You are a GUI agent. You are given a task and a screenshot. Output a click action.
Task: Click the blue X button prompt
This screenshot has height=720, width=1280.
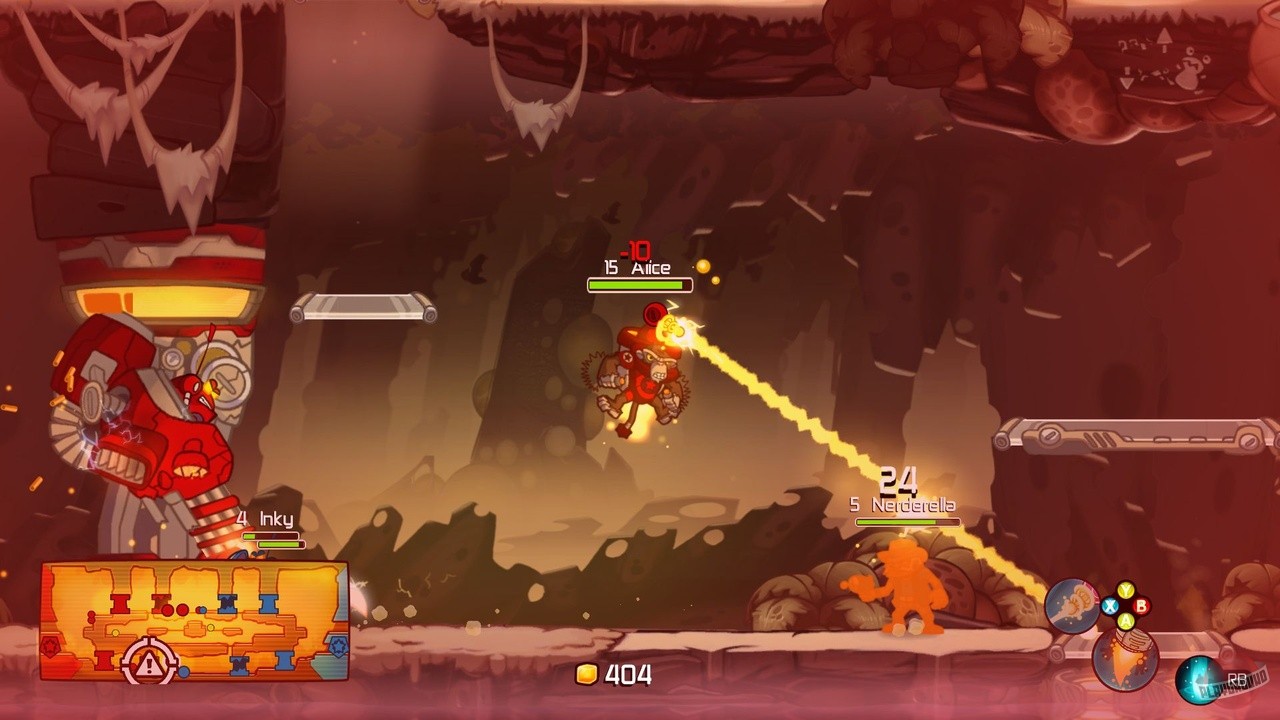click(1109, 606)
